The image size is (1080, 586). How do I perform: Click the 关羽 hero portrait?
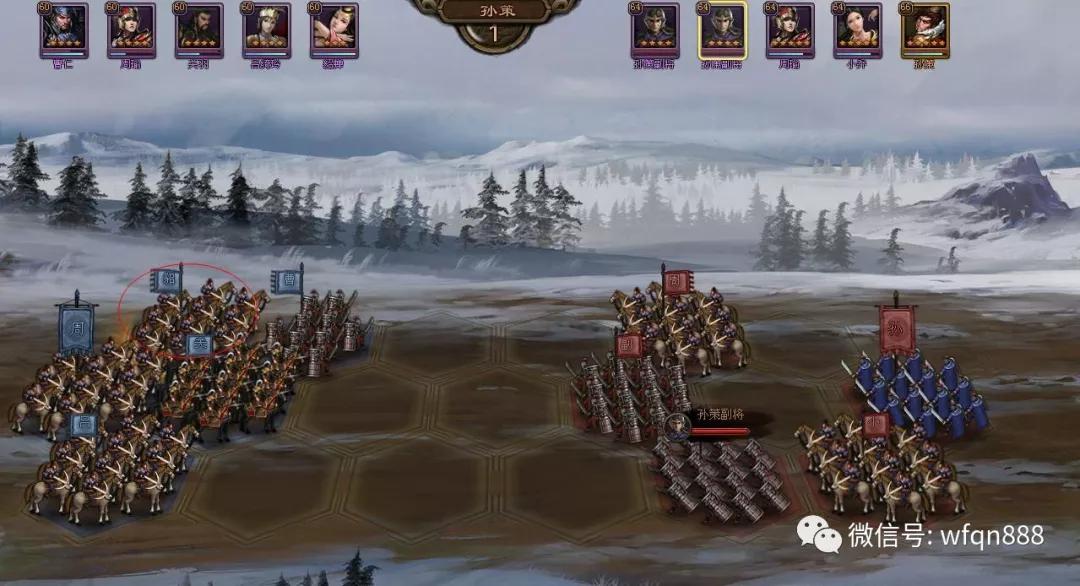(x=200, y=27)
